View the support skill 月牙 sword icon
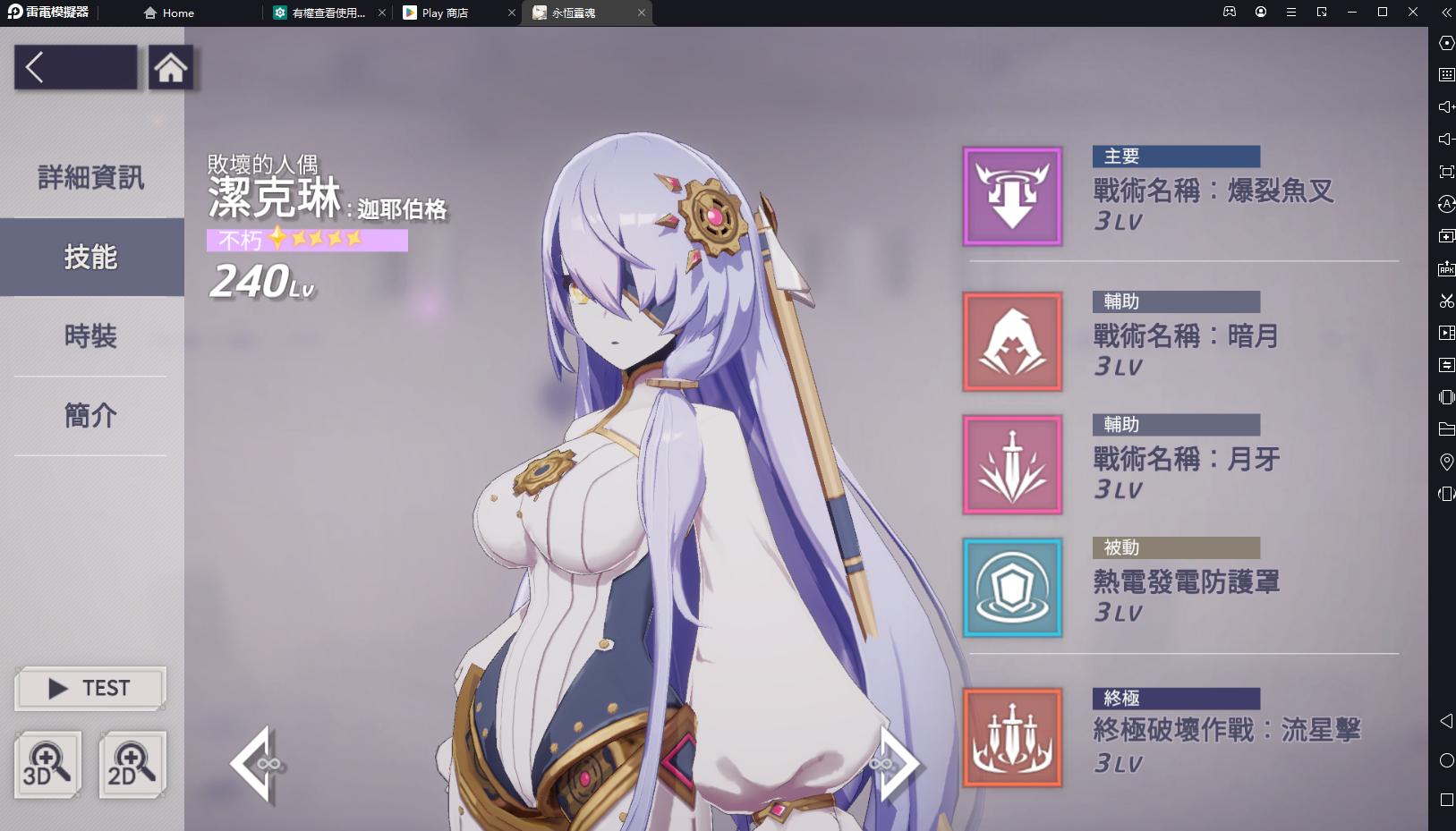 [1011, 464]
